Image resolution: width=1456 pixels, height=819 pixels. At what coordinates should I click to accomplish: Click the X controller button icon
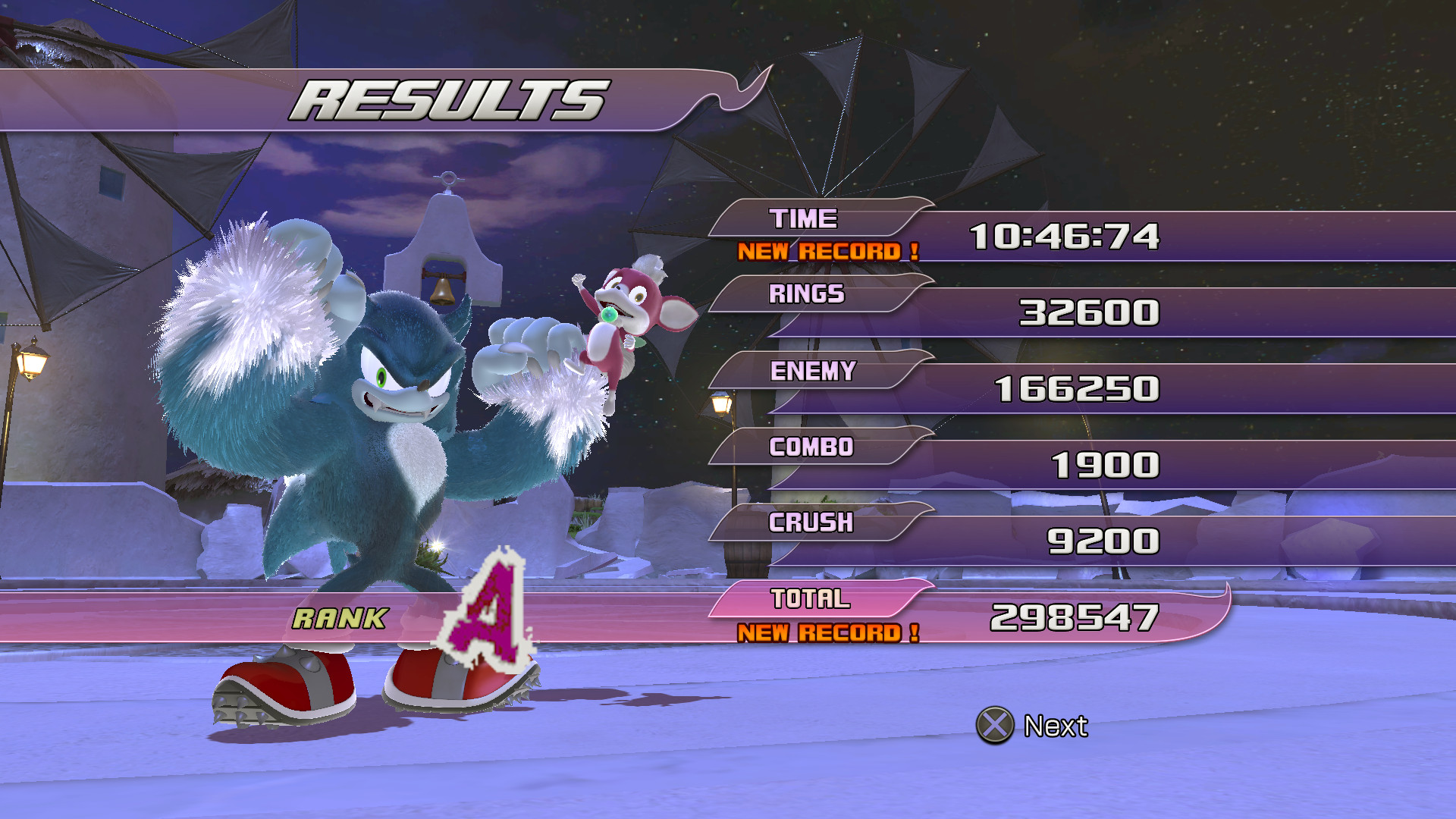click(994, 725)
